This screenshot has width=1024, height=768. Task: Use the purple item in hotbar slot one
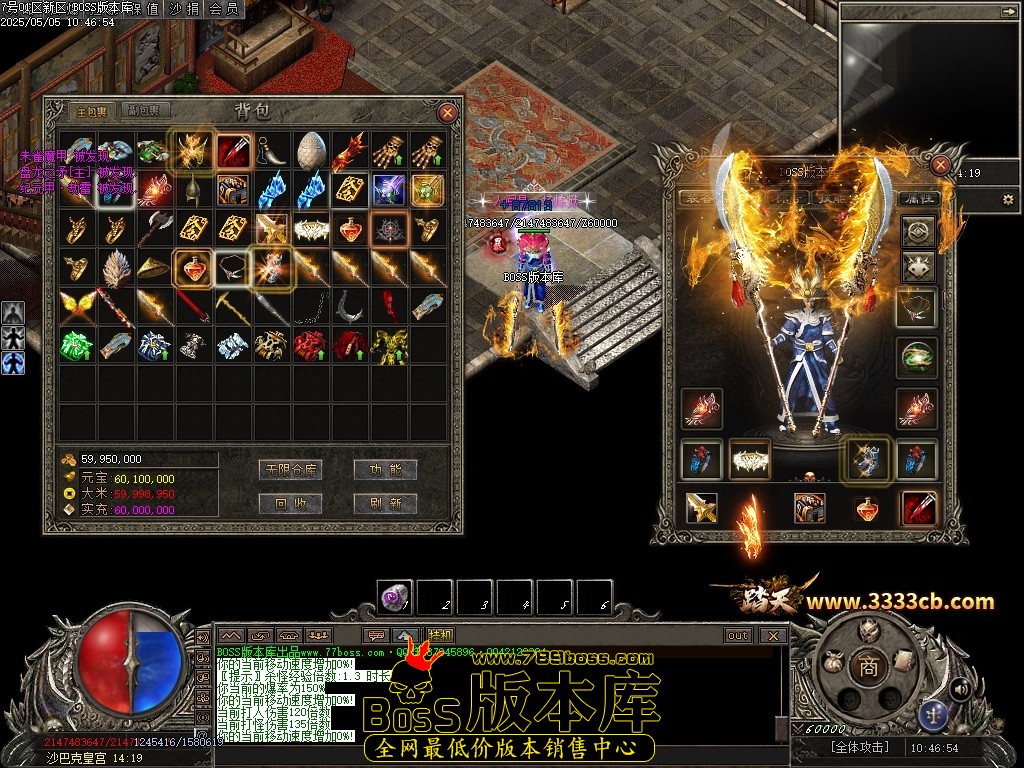(x=396, y=598)
